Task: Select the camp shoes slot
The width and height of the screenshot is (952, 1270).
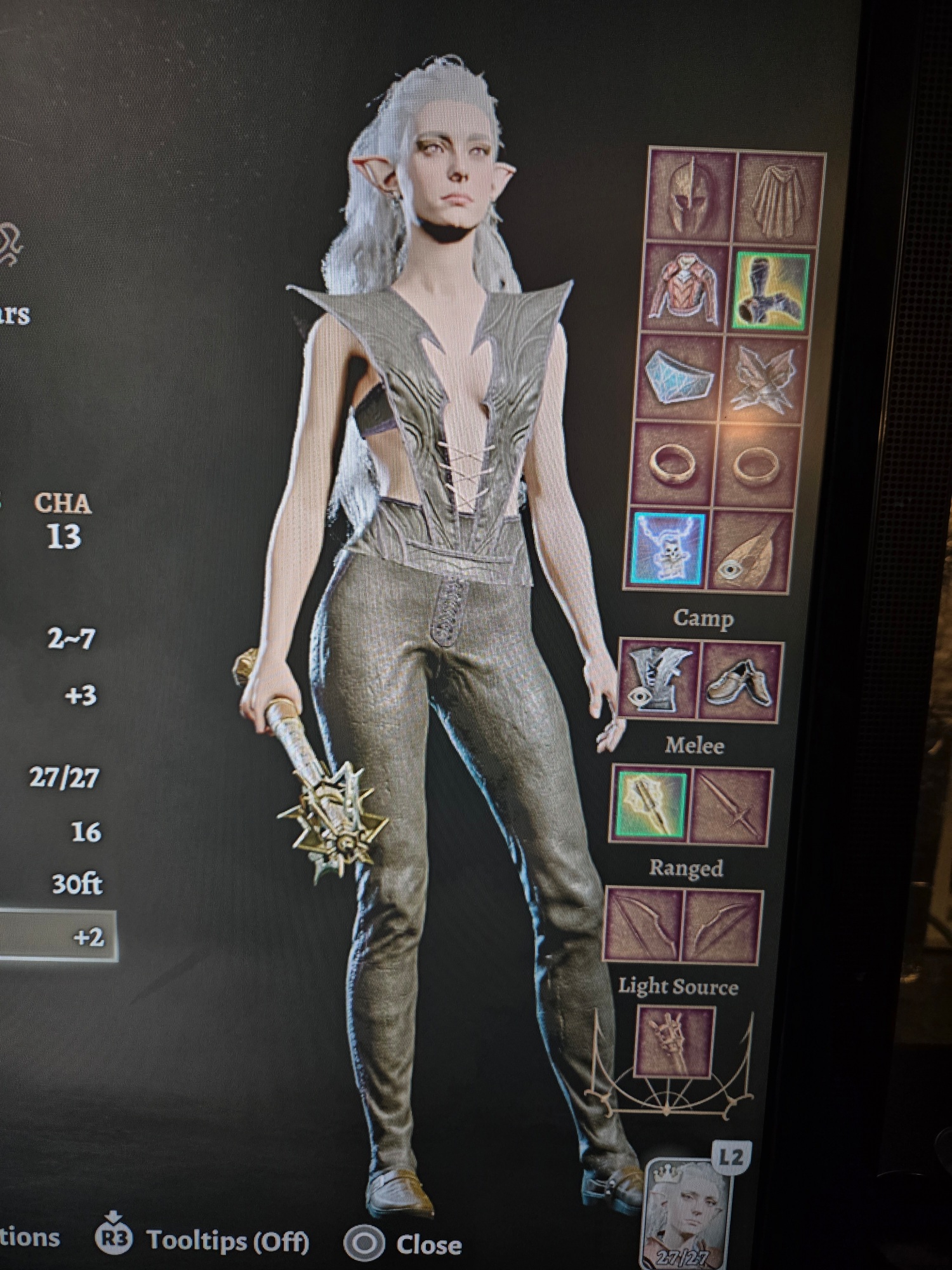Action: [x=740, y=682]
